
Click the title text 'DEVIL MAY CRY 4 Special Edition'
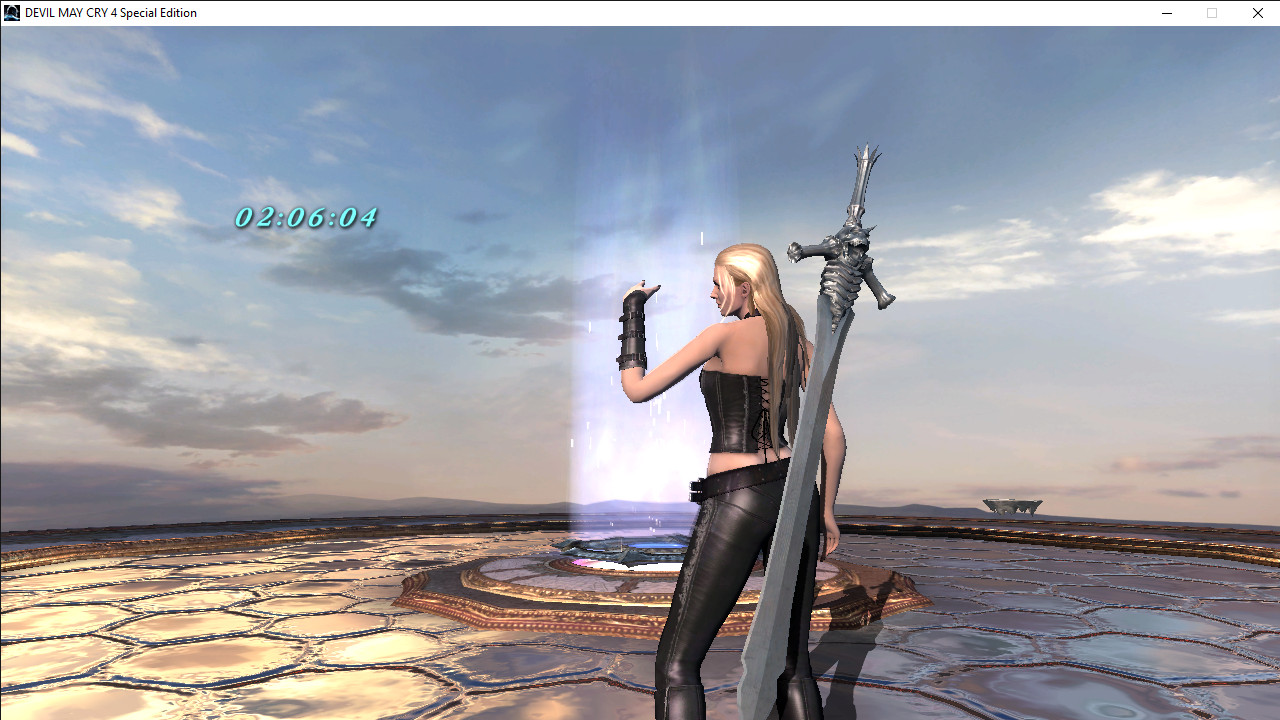(110, 12)
